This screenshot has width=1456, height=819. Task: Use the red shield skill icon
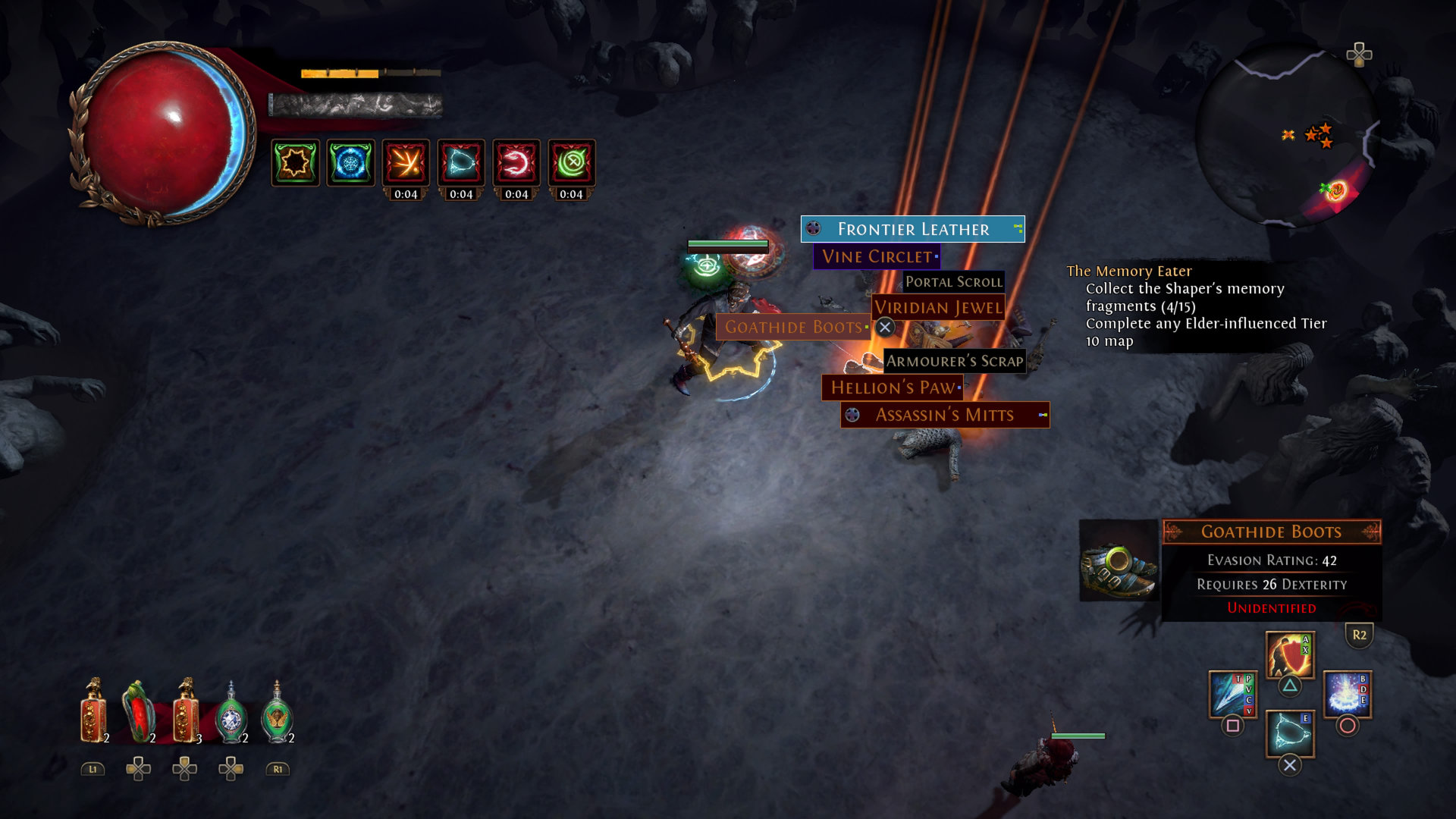pos(1289,654)
